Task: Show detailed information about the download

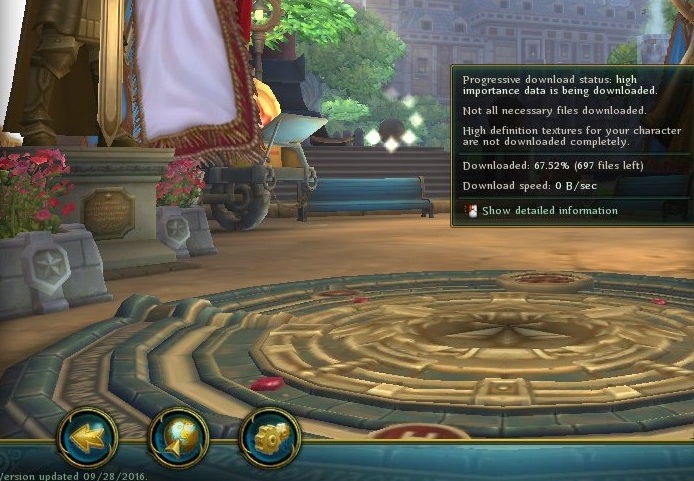Action: 548,211
